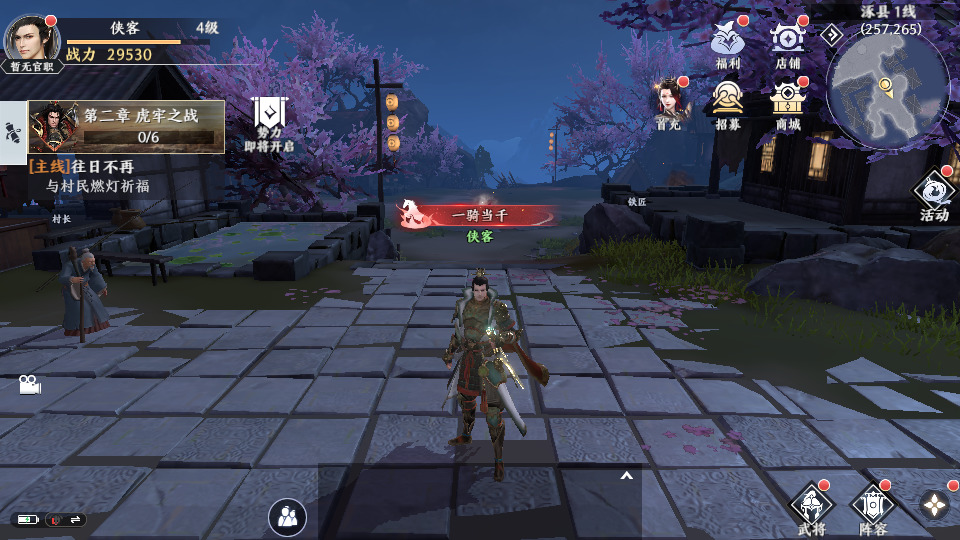Select the chapter two 虎牢之战 quest panel

[126, 126]
